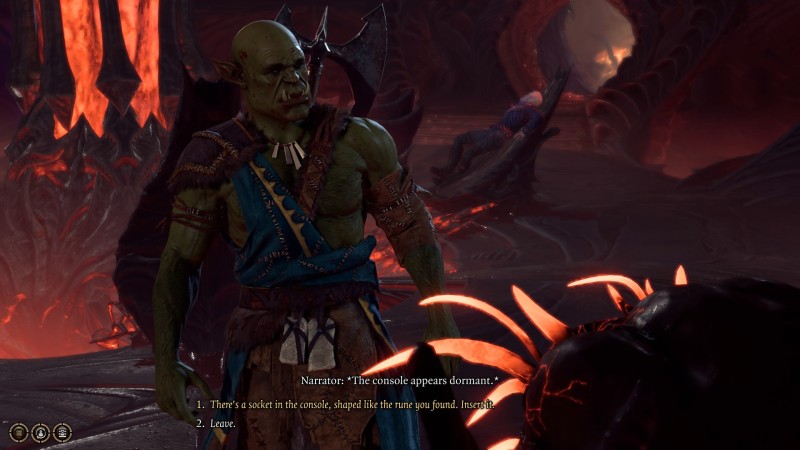The image size is (800, 450).
Task: Click the character portrait dialogue icon
Action: click(40, 432)
